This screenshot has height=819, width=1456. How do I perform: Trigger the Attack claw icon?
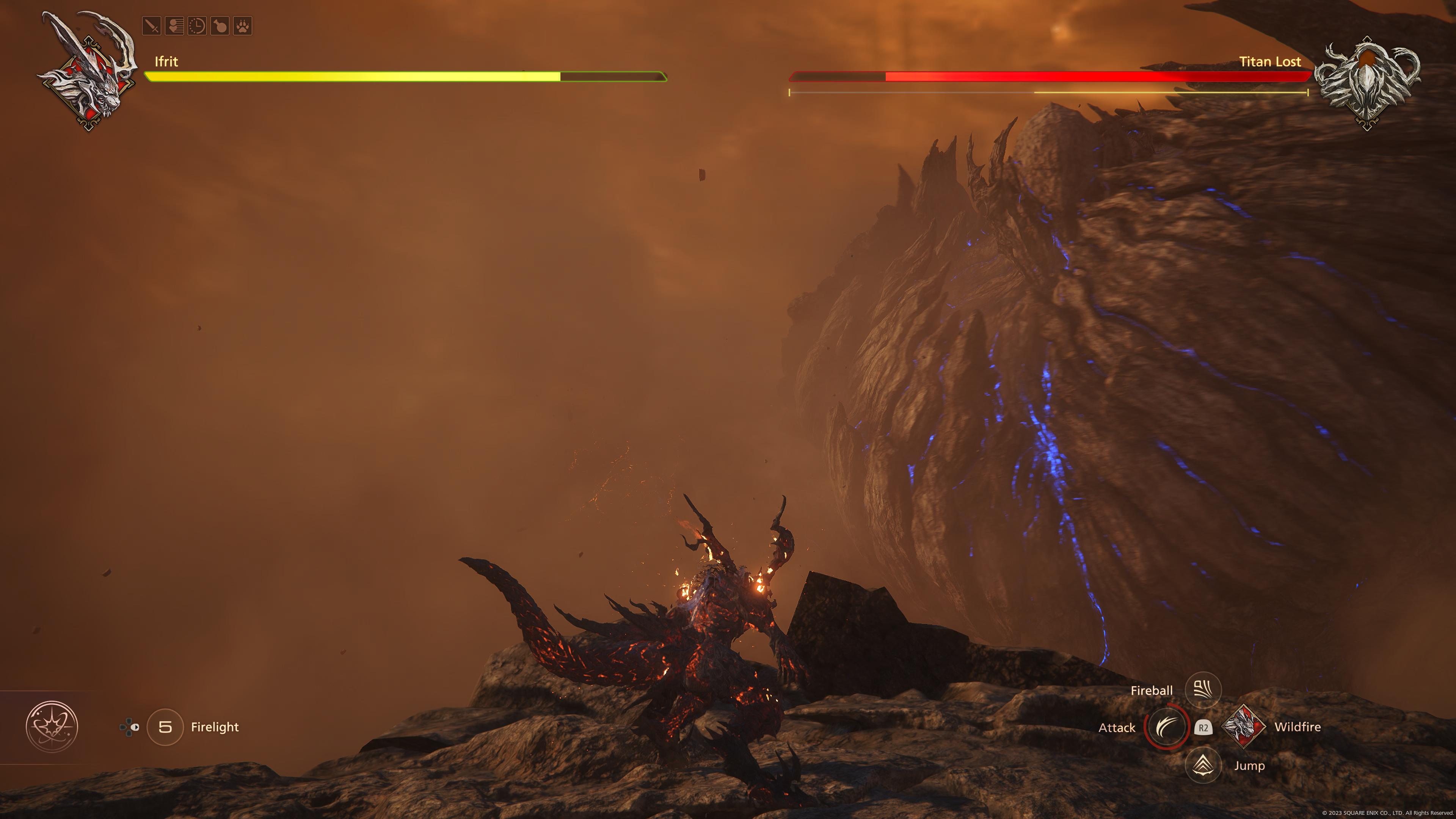1166,727
